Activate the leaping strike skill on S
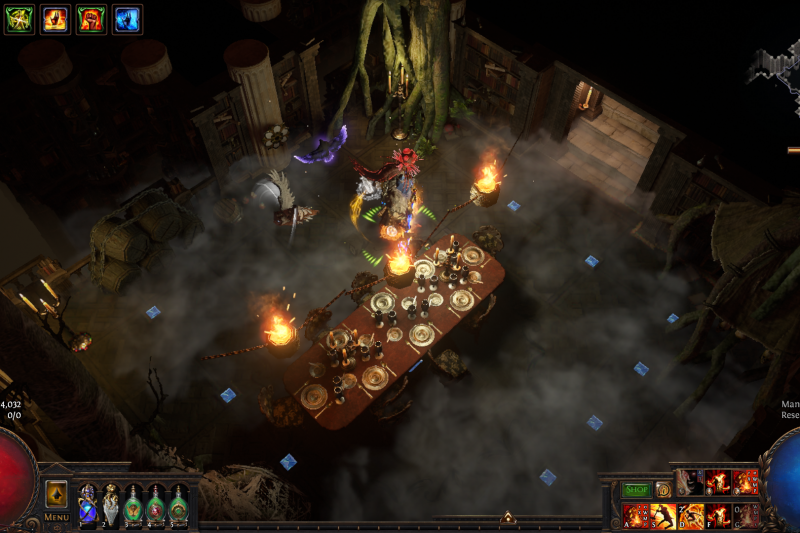Image resolution: width=800 pixels, height=533 pixels. click(662, 515)
